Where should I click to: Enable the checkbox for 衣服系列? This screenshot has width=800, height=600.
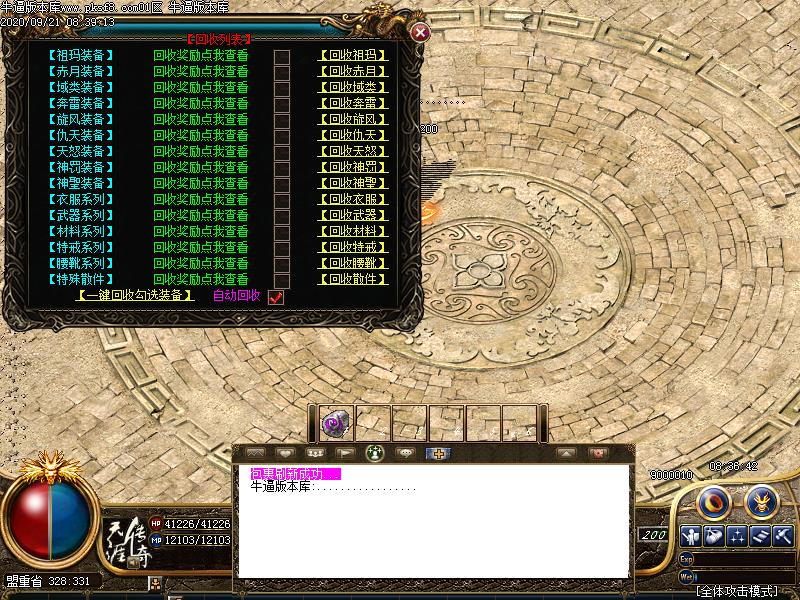[282, 200]
